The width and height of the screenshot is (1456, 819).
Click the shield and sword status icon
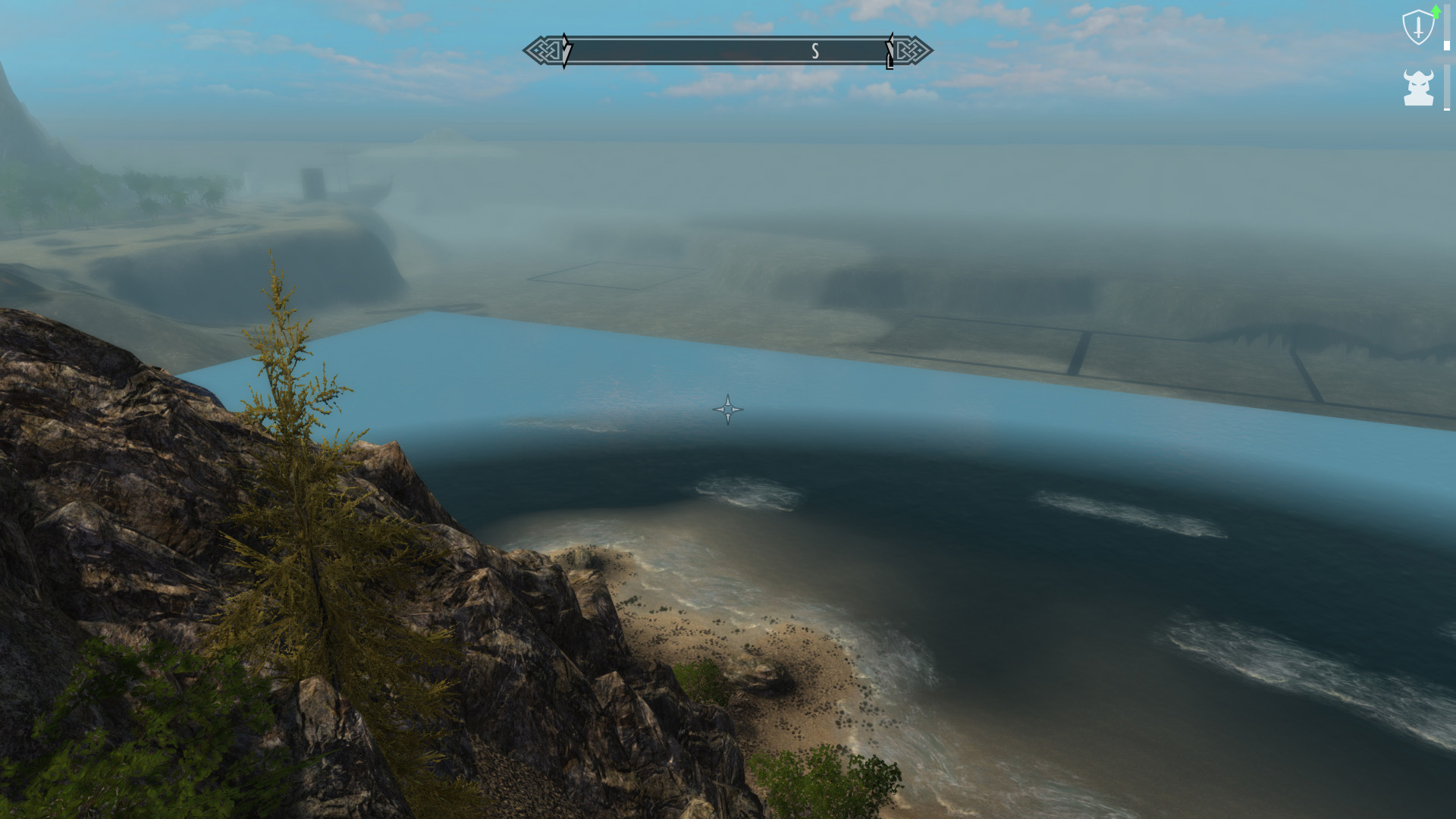tap(1418, 28)
